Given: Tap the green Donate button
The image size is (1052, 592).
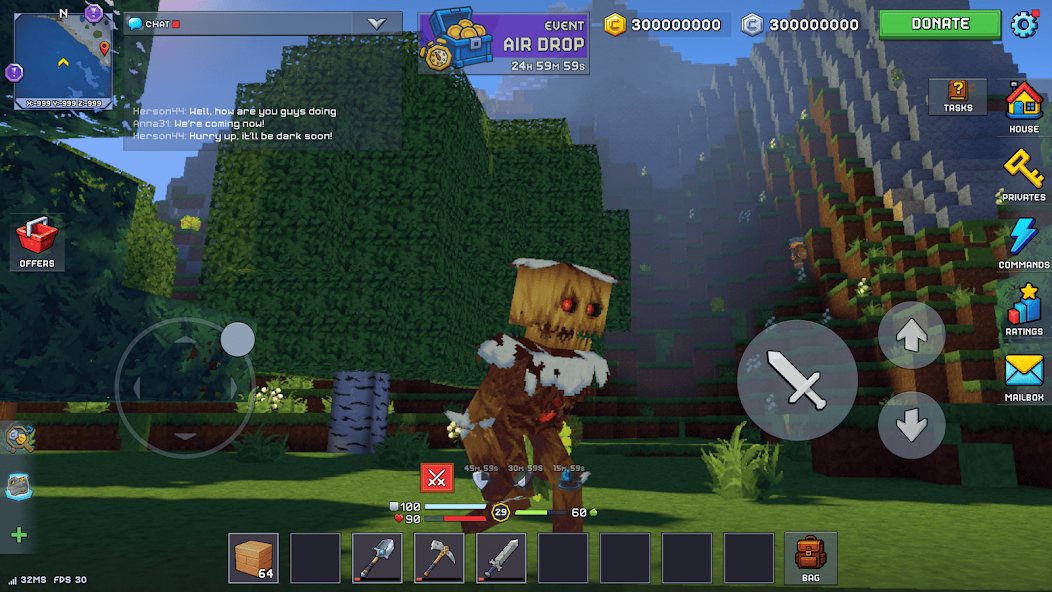Looking at the screenshot, I should [x=940, y=24].
